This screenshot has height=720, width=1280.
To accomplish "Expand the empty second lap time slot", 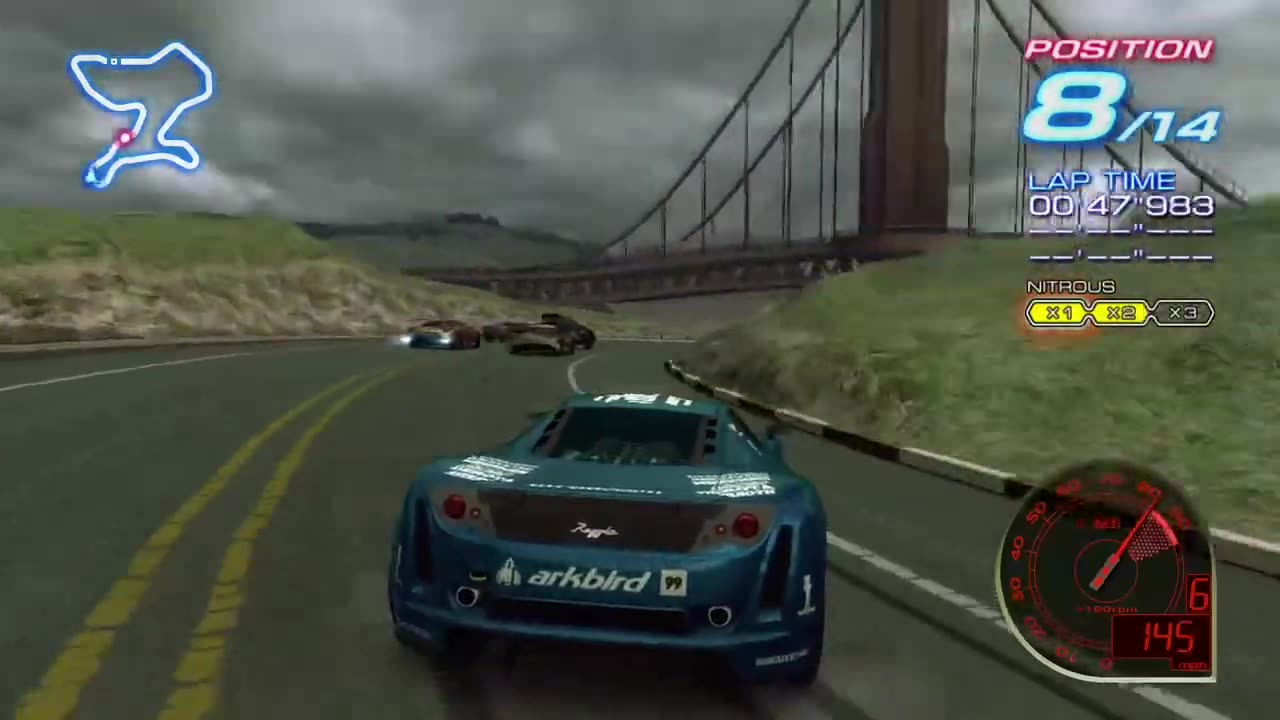I will tap(1120, 232).
